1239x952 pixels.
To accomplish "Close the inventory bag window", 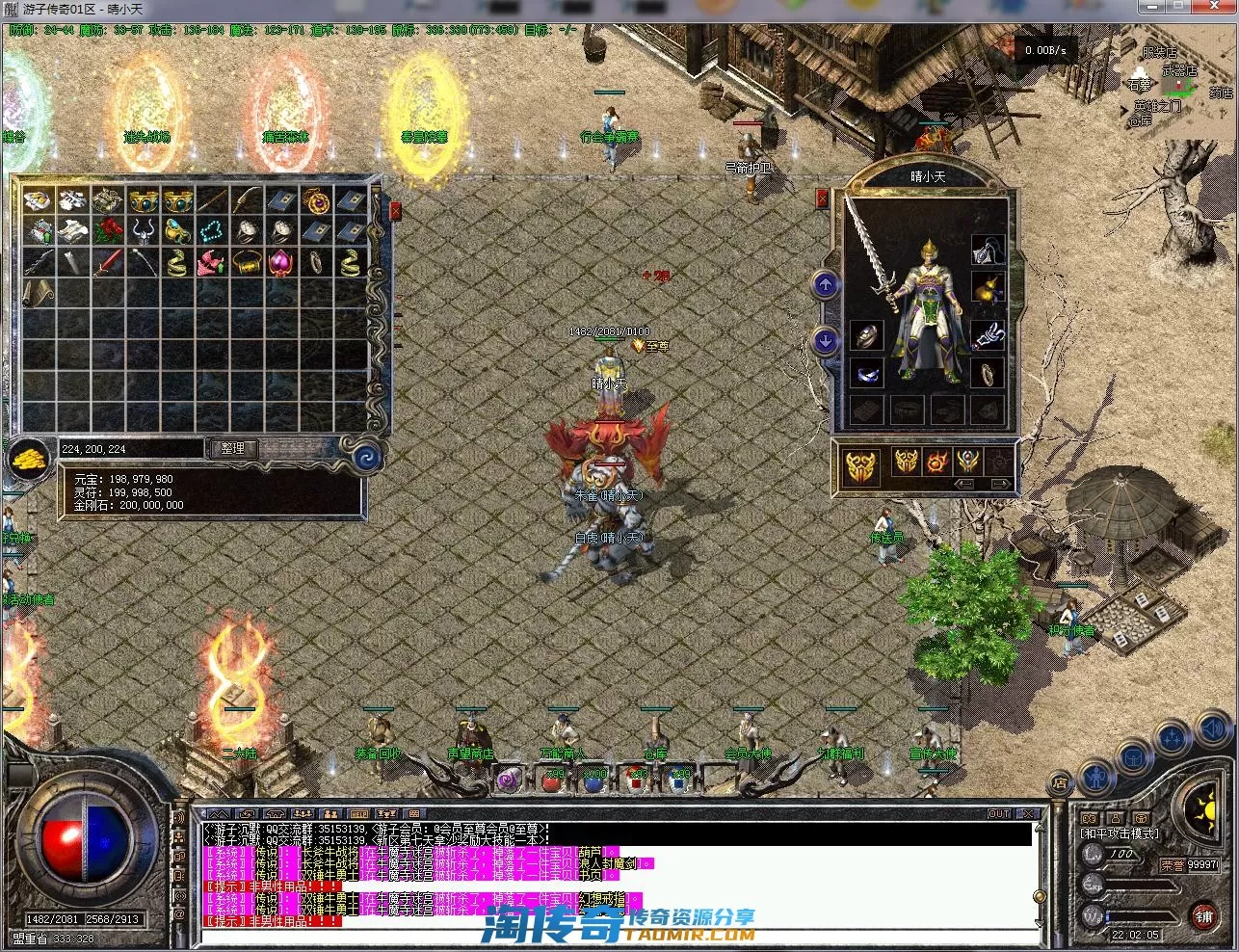I will click(x=394, y=211).
